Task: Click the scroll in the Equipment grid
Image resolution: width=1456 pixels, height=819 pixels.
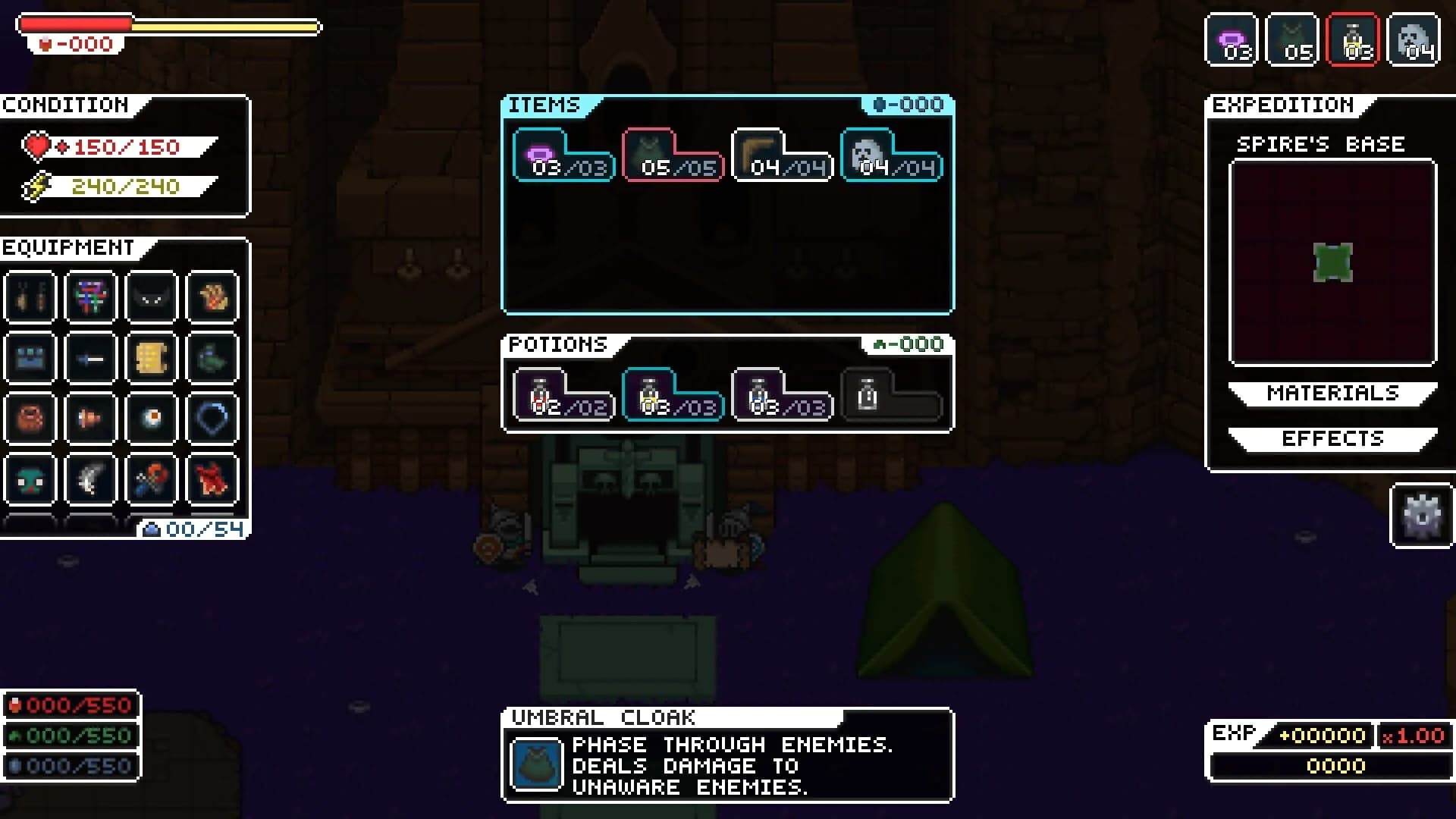Action: [152, 358]
